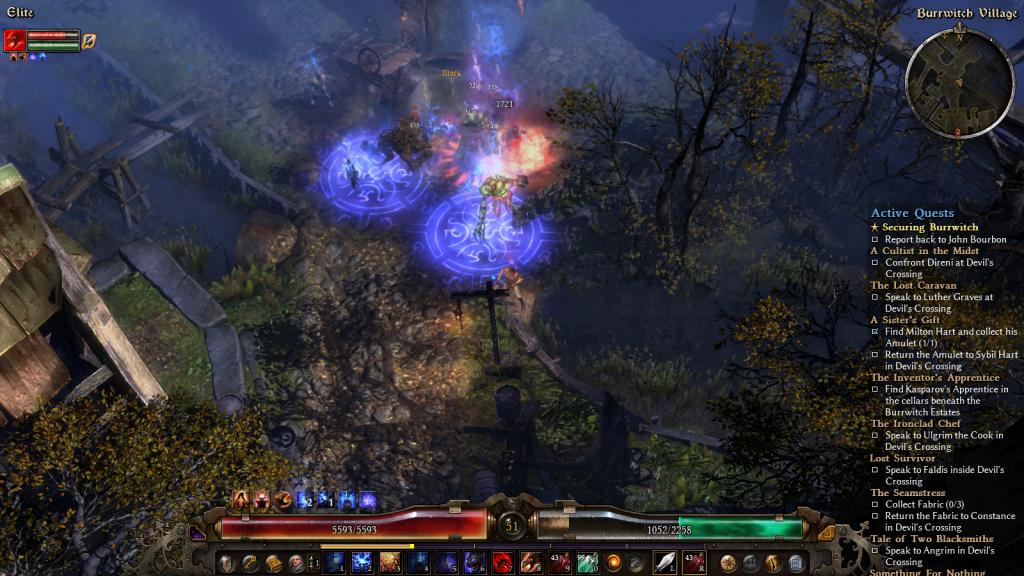Select The Inventor's Apprentice quest entry
The width and height of the screenshot is (1024, 576).
click(x=934, y=377)
